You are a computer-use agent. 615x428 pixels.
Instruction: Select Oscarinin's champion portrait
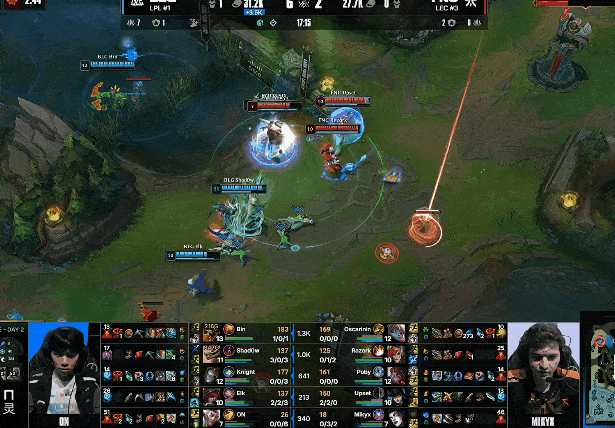[x=397, y=333]
